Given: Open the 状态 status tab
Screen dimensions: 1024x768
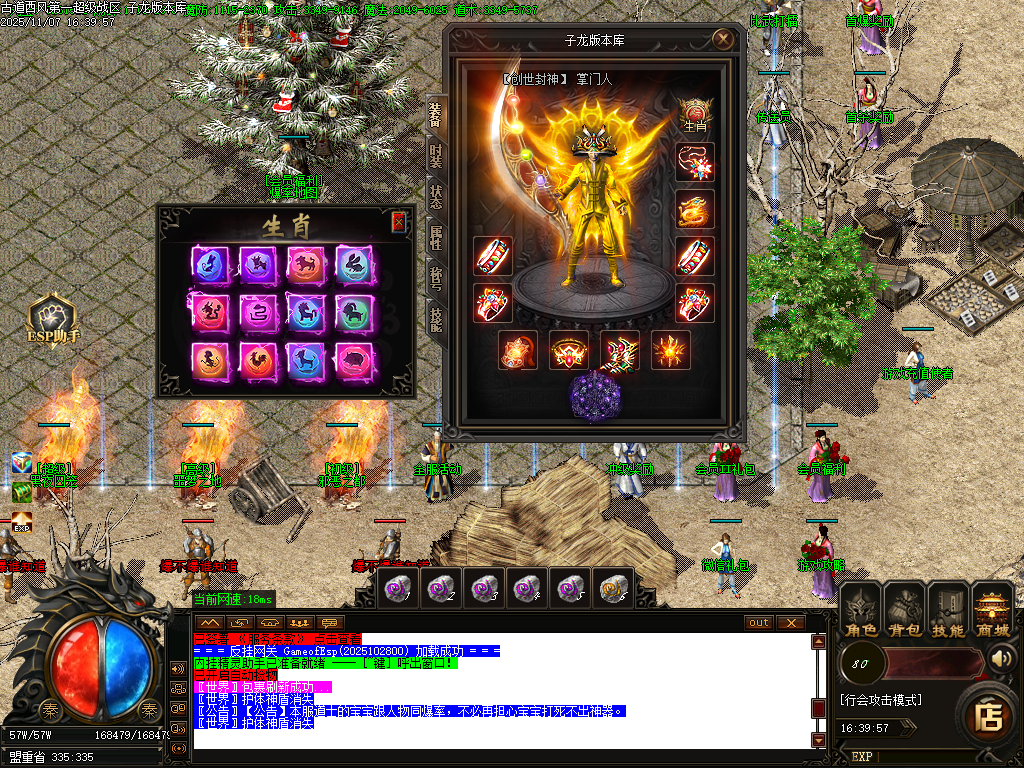Looking at the screenshot, I should [x=436, y=195].
